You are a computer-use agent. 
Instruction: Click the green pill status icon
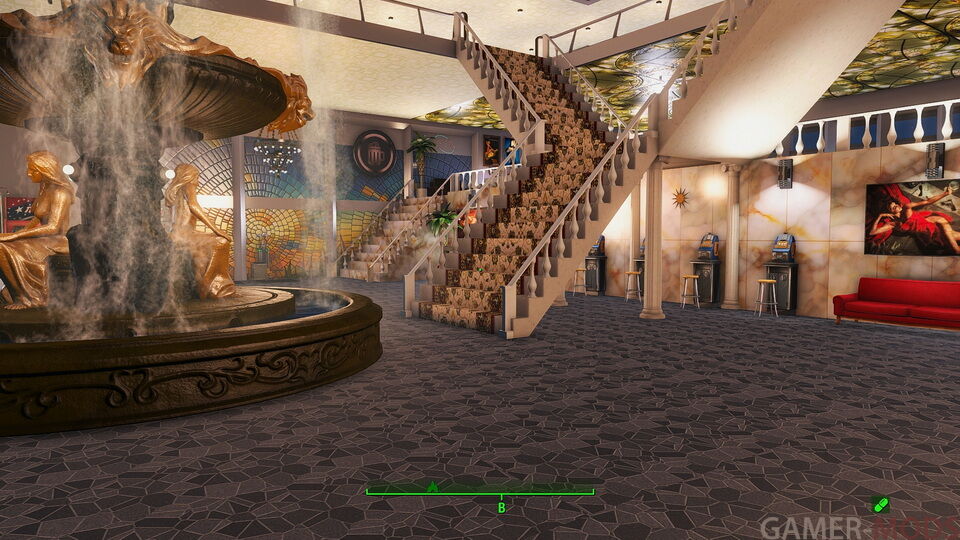[880, 505]
